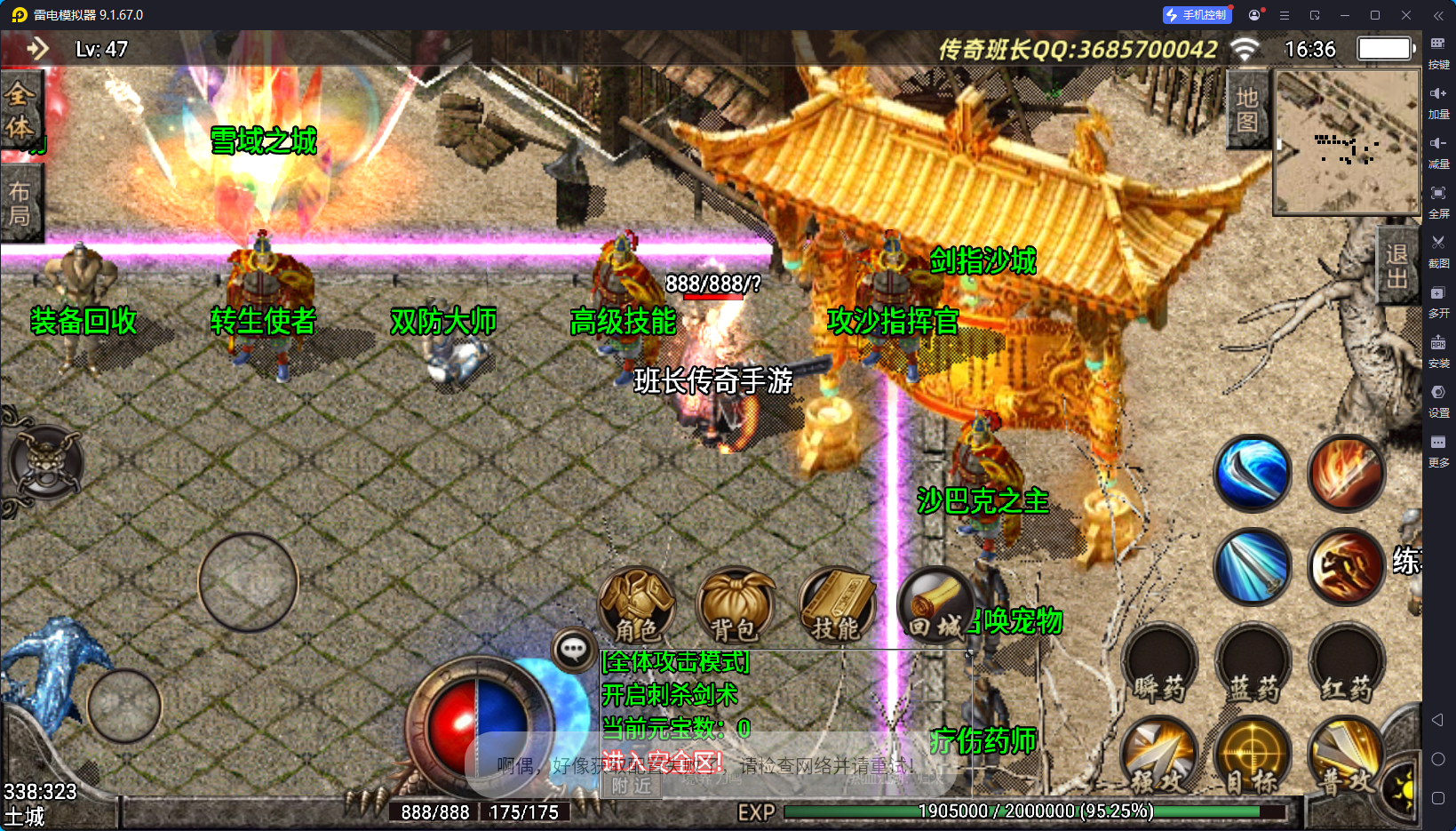1456x831 pixels.
Task: Select the 目标 target button
Action: click(1253, 757)
